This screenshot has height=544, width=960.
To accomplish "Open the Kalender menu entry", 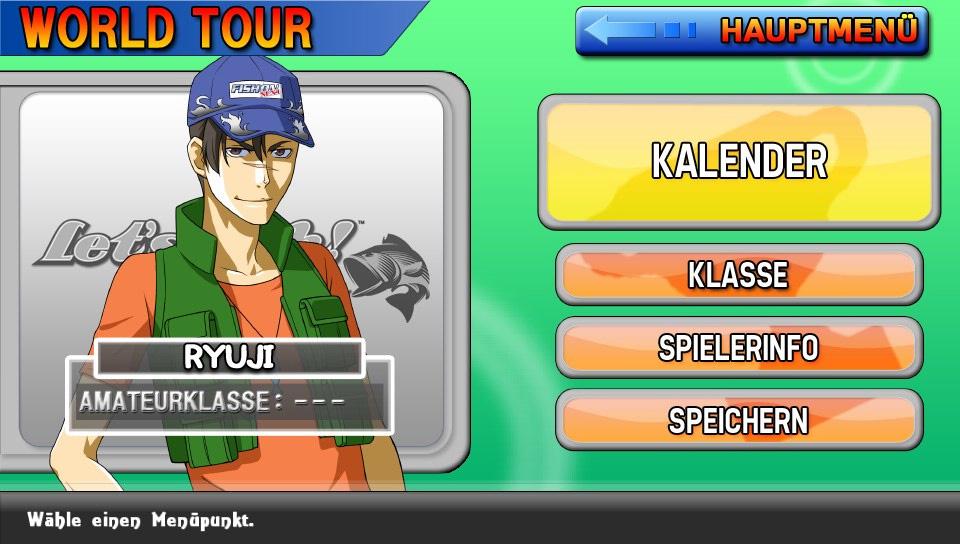I will click(739, 162).
